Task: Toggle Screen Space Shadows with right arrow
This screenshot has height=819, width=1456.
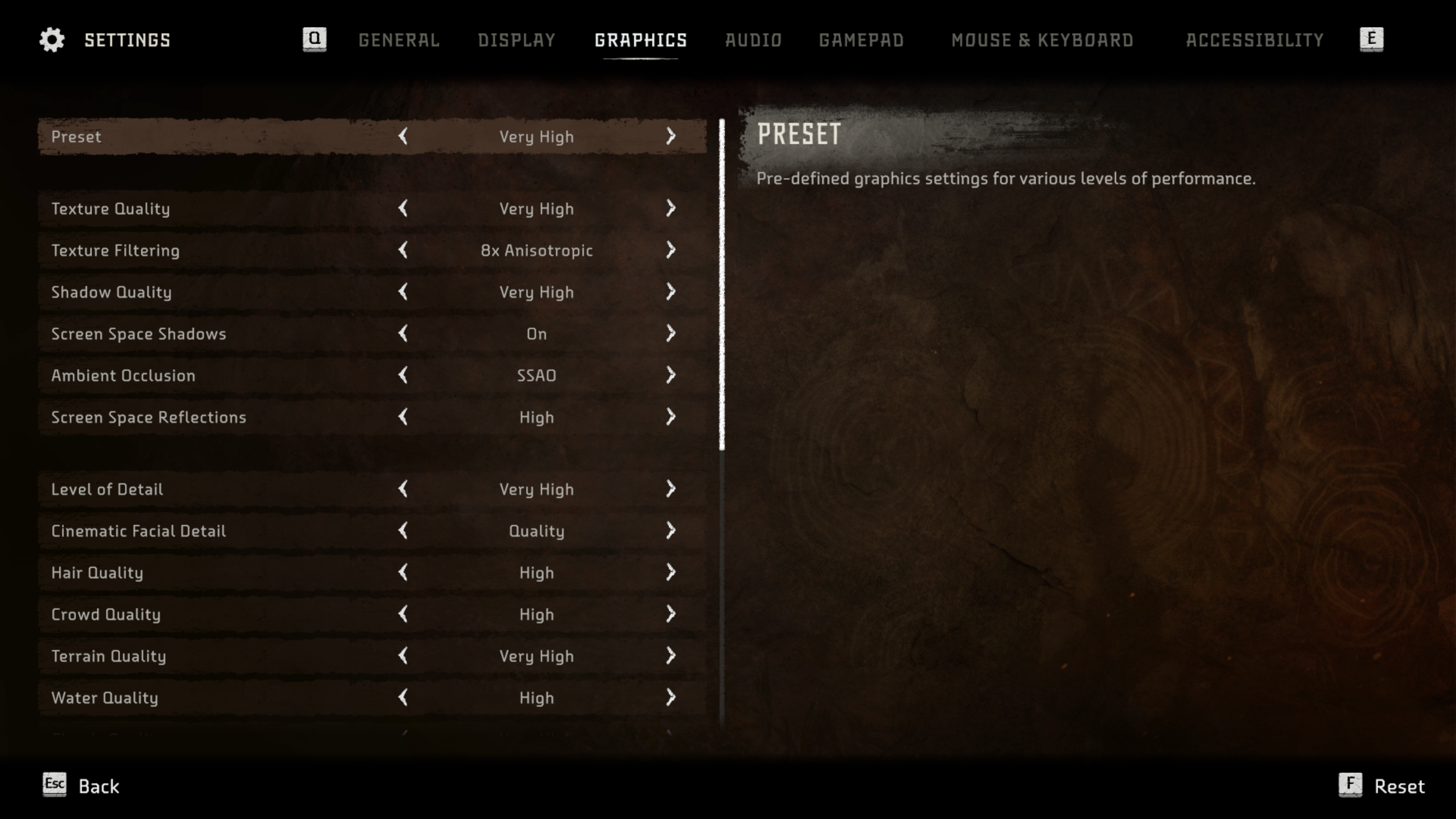Action: 670,334
